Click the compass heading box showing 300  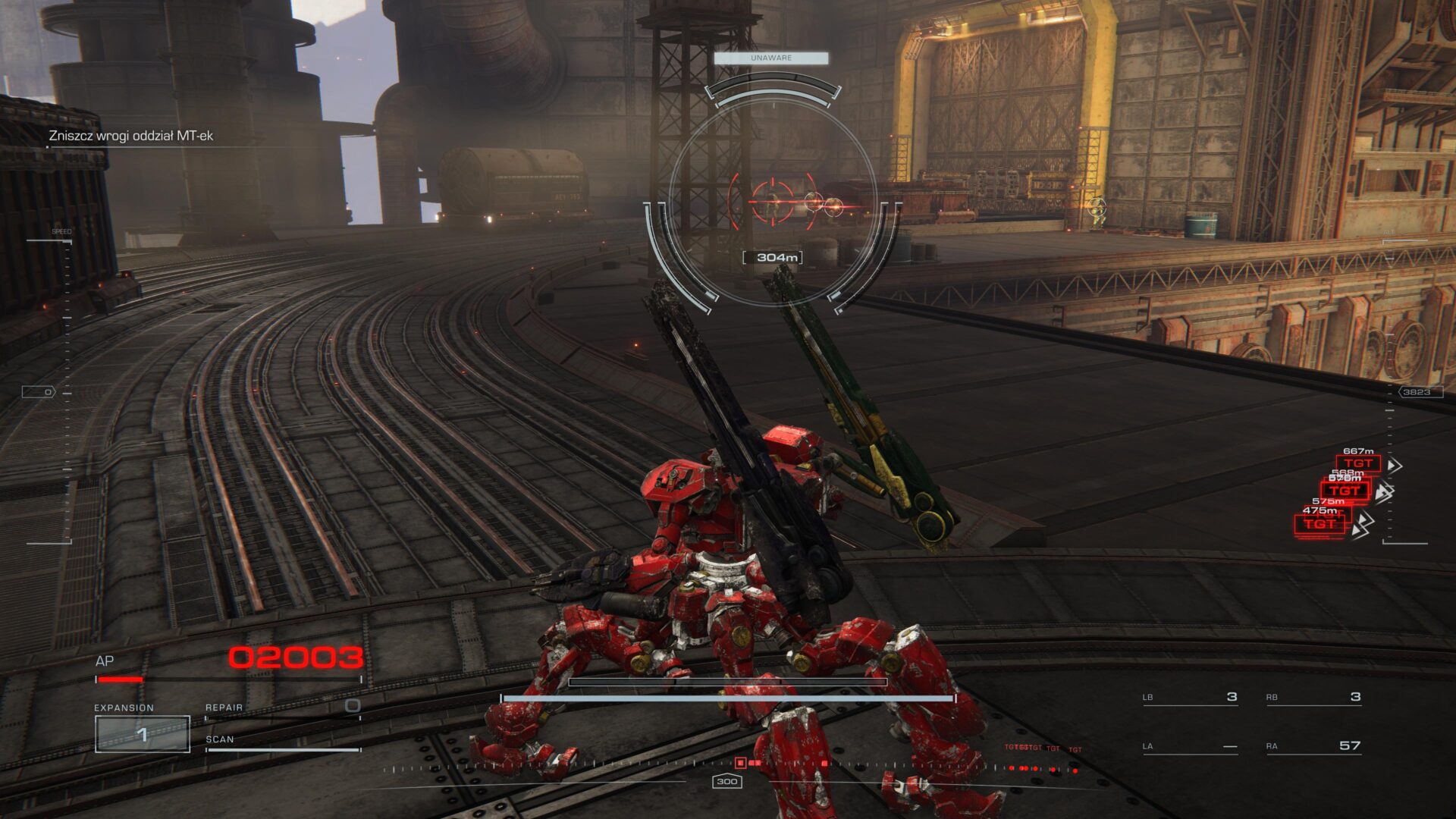pyautogui.click(x=726, y=782)
